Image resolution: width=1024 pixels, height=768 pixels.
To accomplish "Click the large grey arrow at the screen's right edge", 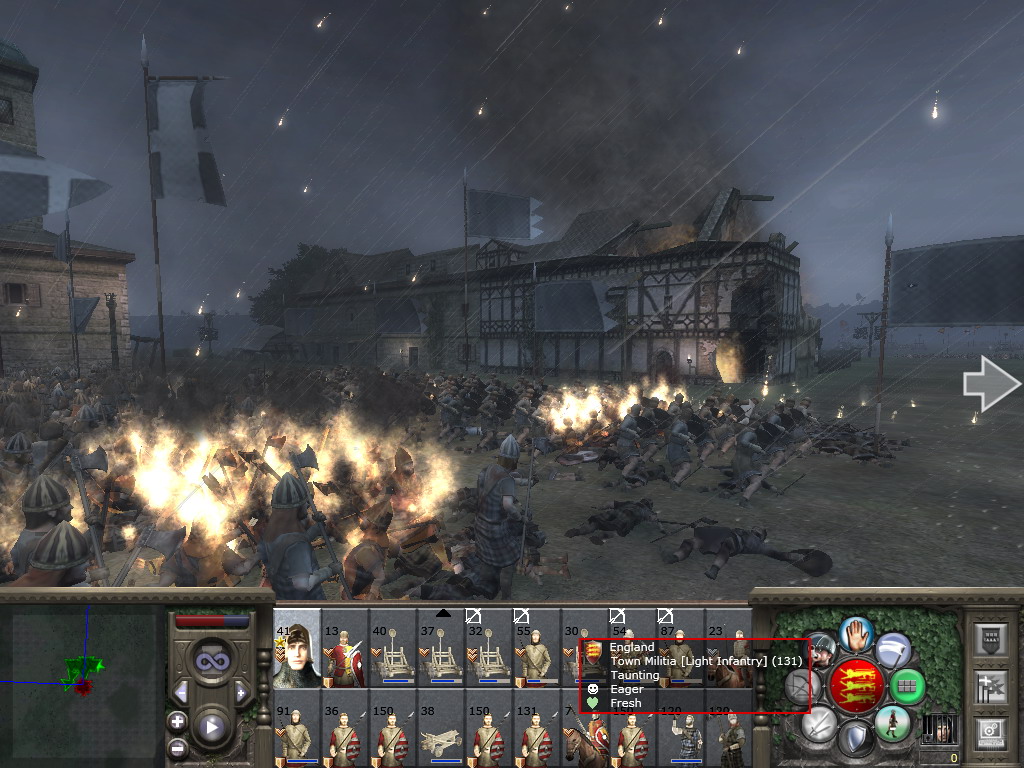I will [991, 384].
